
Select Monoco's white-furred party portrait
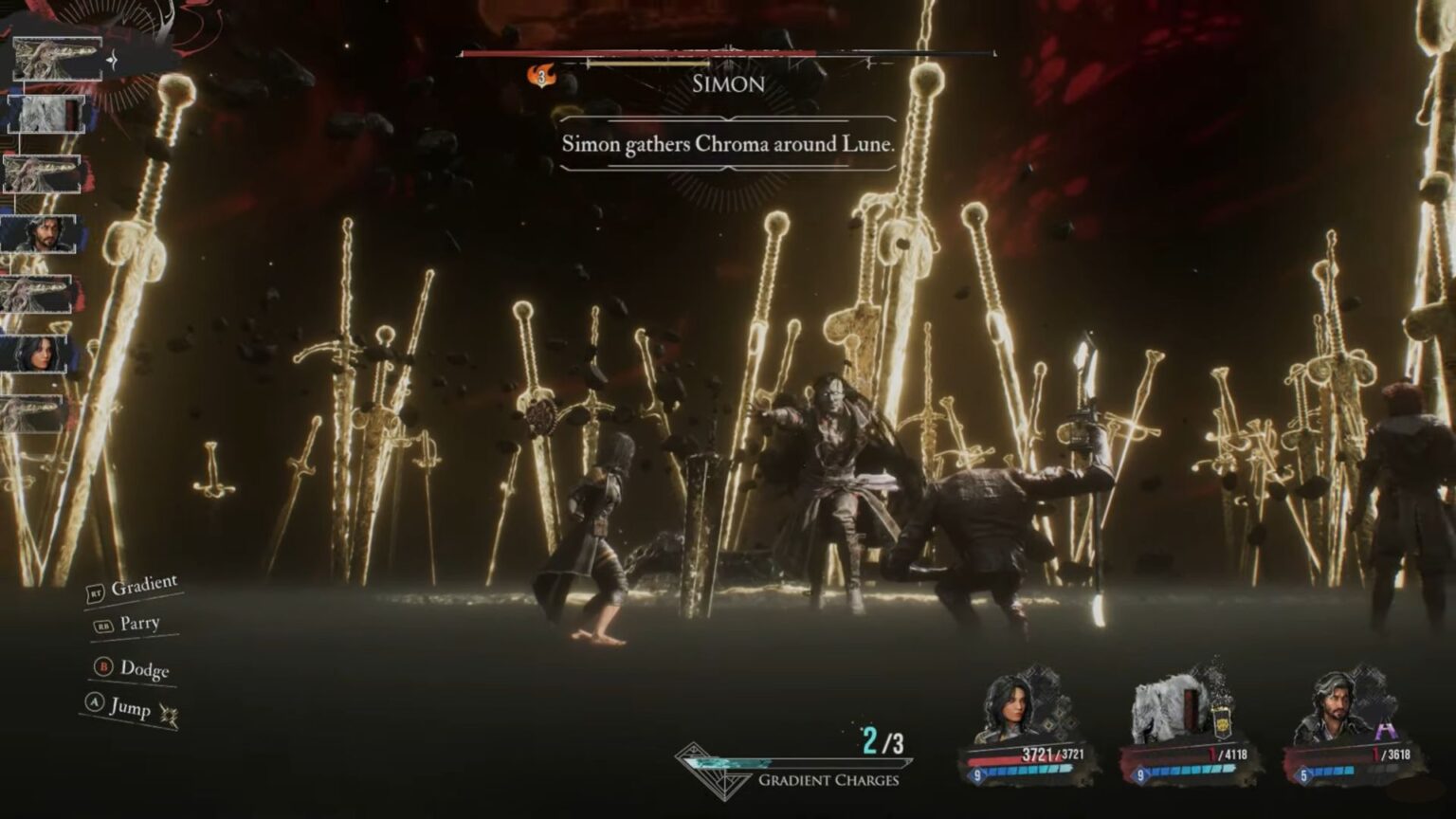[x=1168, y=711]
